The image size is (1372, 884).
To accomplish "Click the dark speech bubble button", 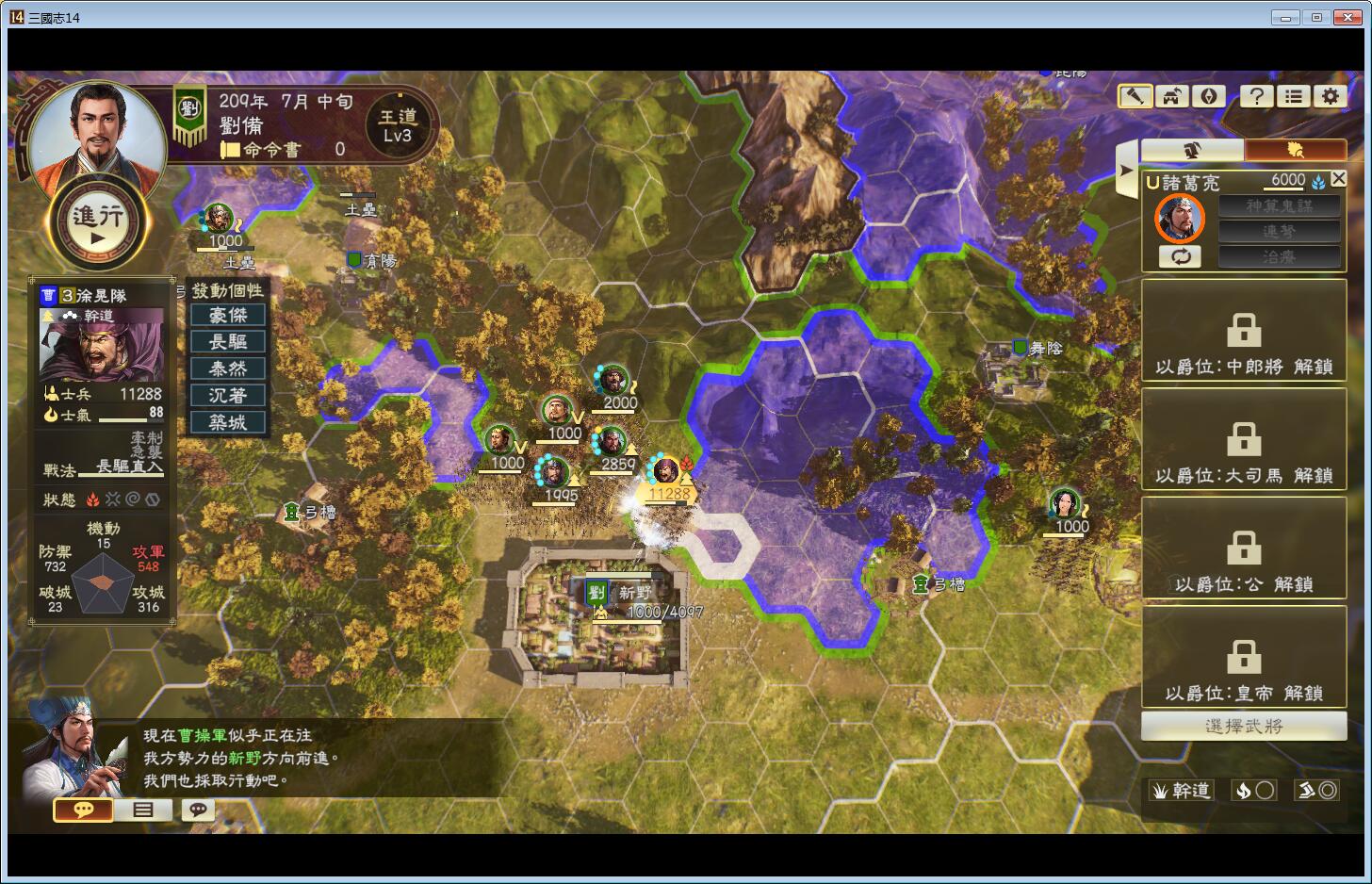I will tap(198, 810).
